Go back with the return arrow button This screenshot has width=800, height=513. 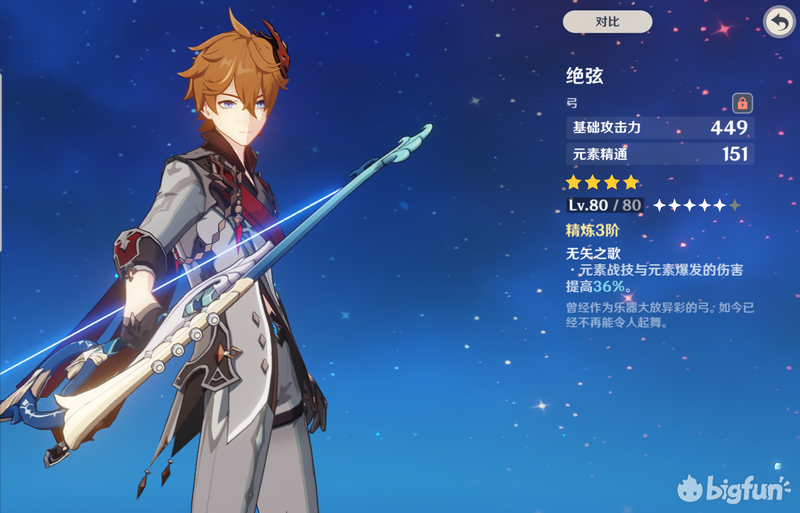coord(778,21)
